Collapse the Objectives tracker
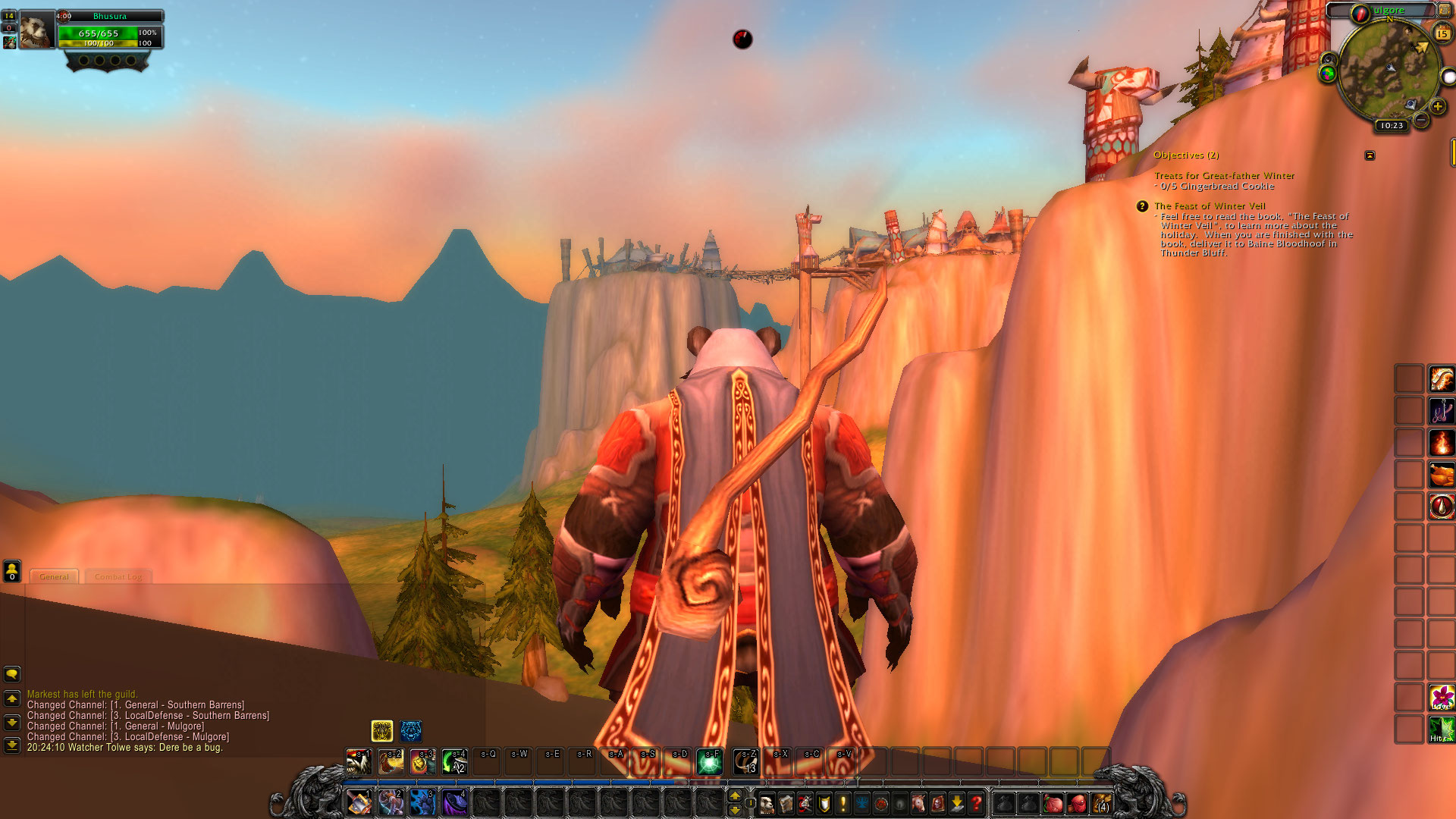Screen dimensions: 1456x819 click(x=1370, y=155)
